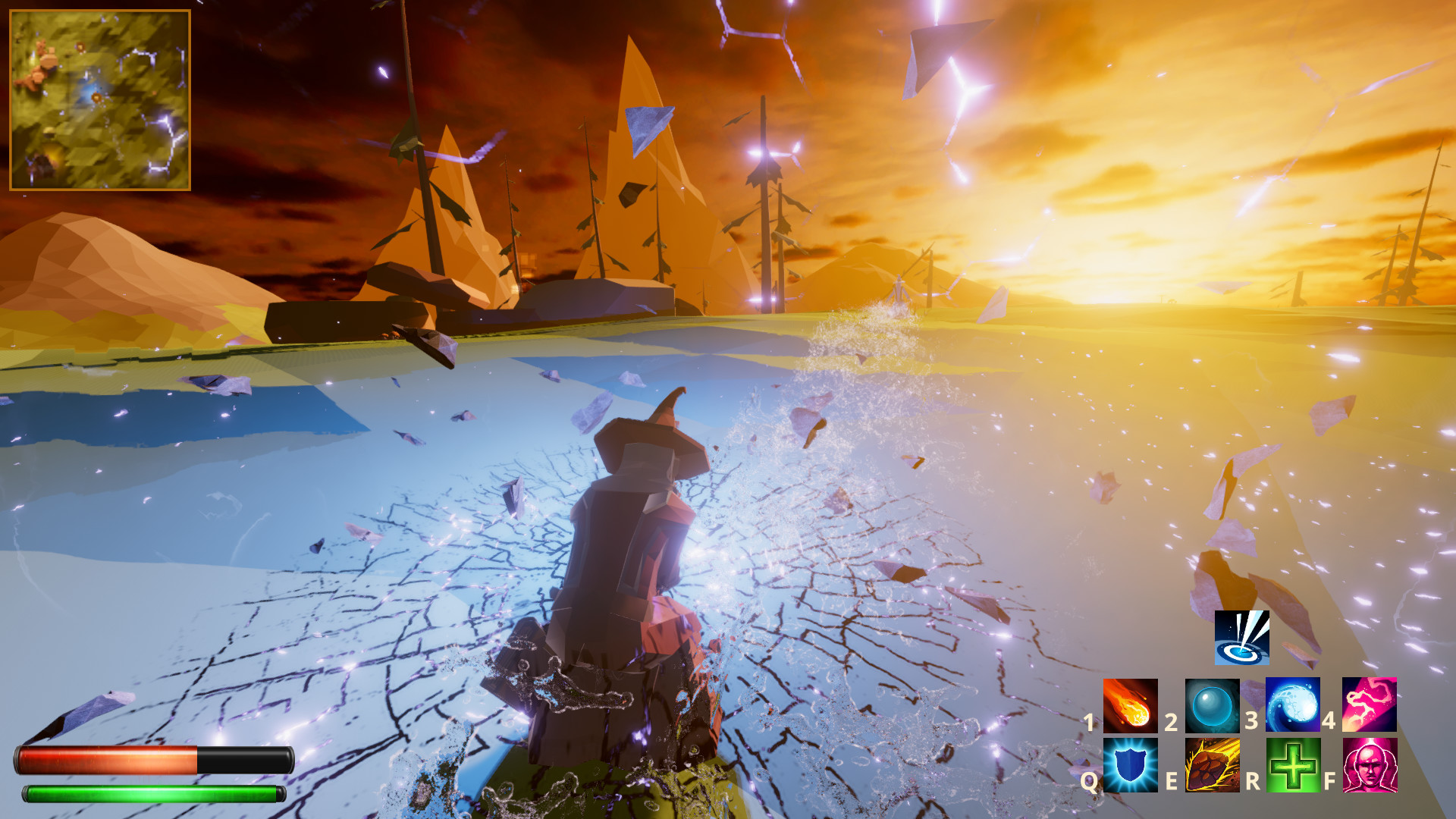Image resolution: width=1456 pixels, height=819 pixels.
Task: Click the blue light-beam target icon
Action: point(1241,638)
